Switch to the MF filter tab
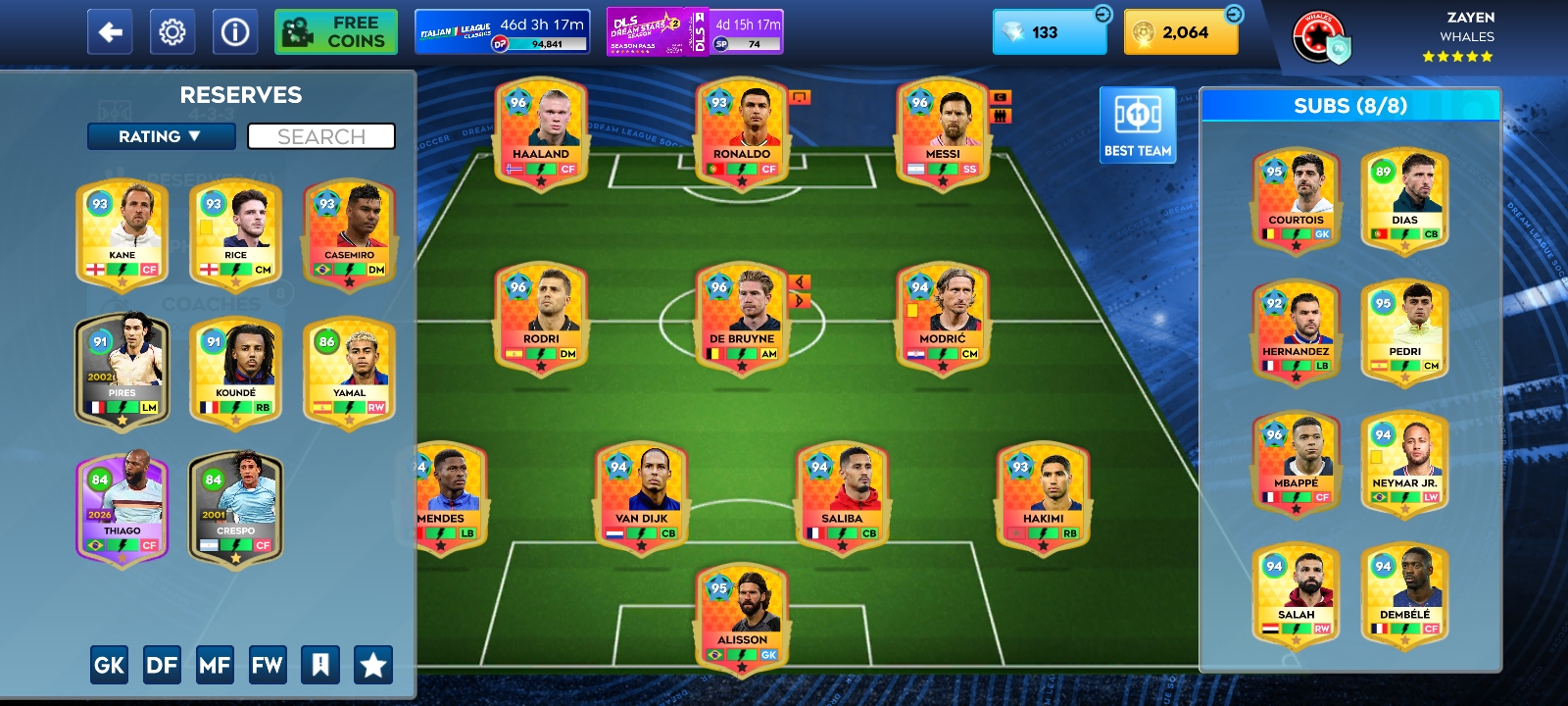This screenshot has width=1568, height=706. pyautogui.click(x=216, y=664)
